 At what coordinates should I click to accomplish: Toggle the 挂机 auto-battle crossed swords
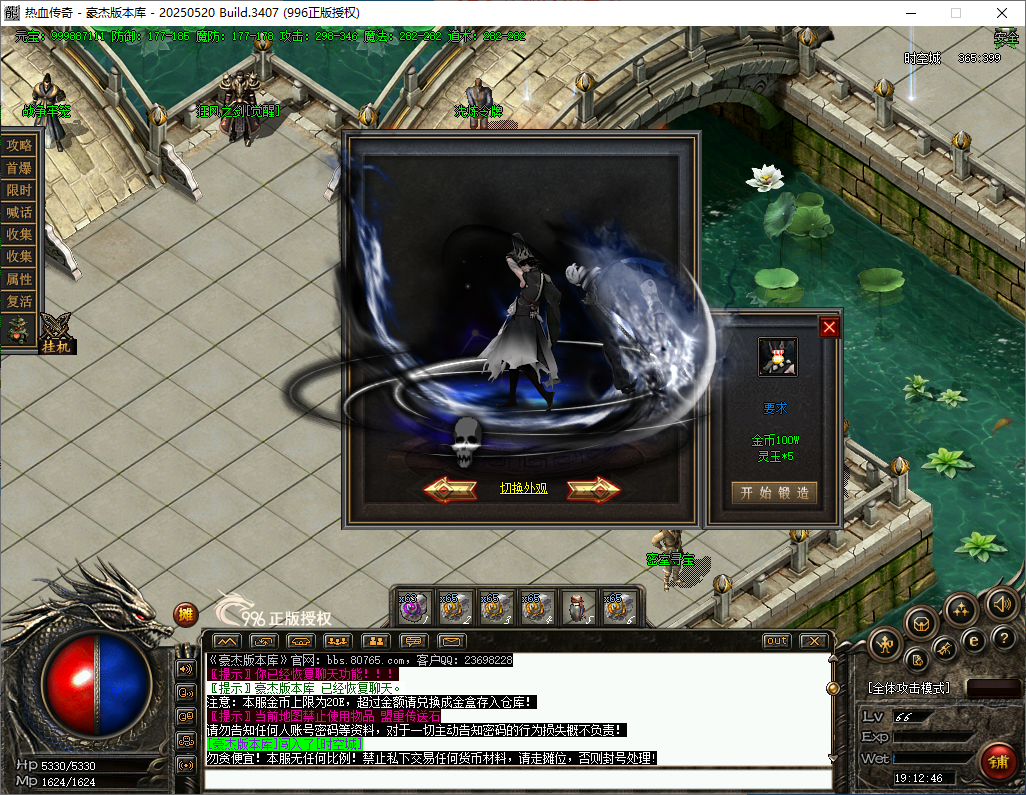56,330
